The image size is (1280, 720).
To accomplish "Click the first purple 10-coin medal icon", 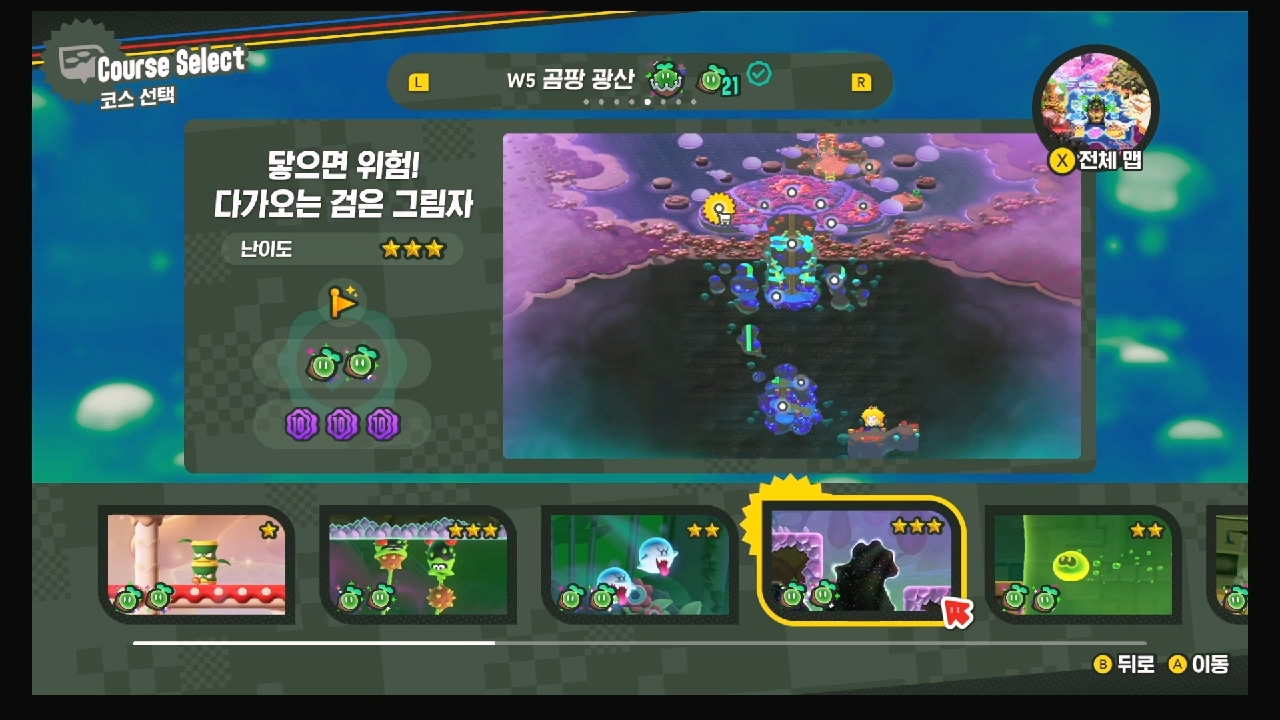I will [300, 422].
